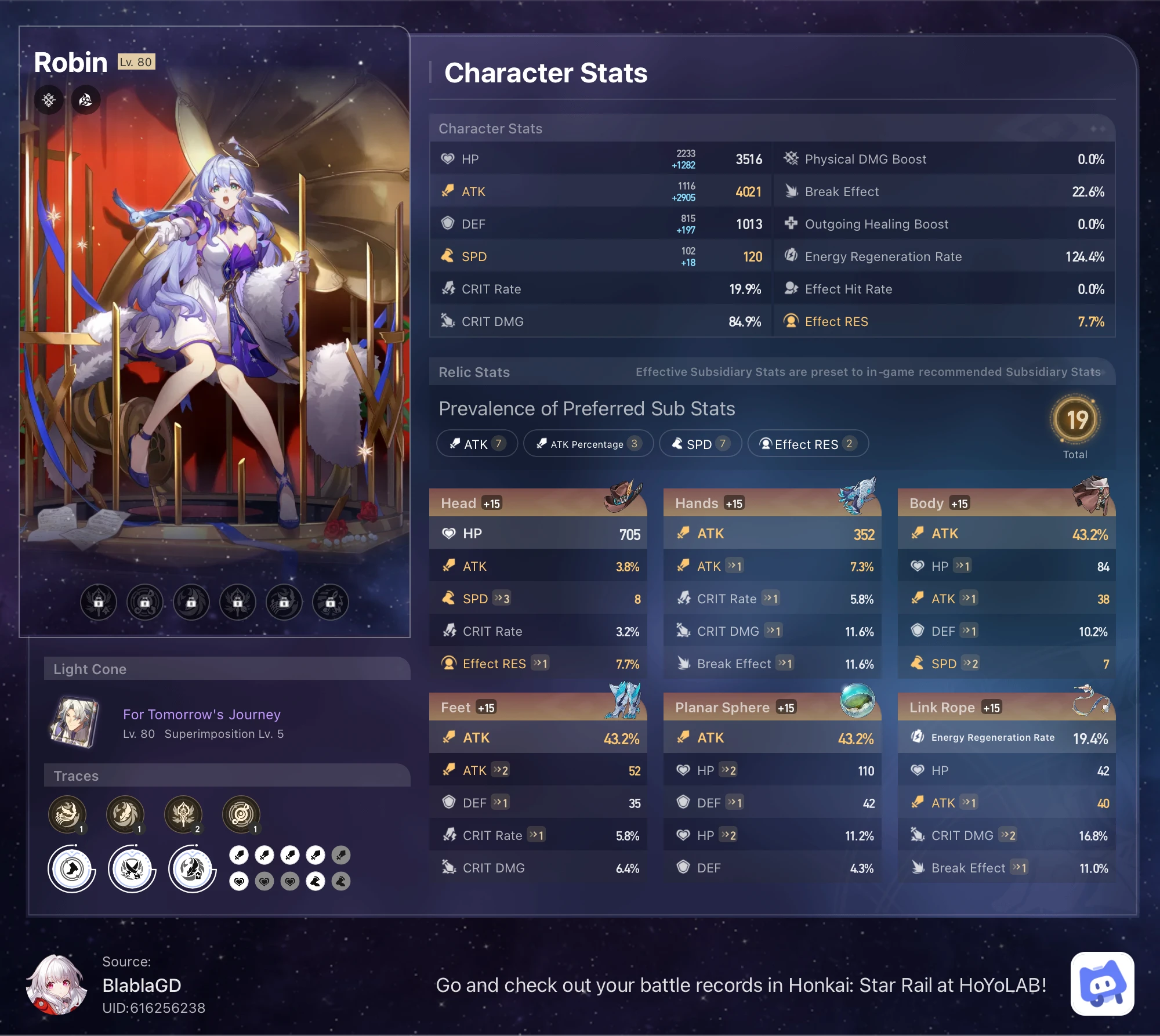Click the ATK Percentage filter button
This screenshot has height=1036, width=1160.
click(588, 444)
